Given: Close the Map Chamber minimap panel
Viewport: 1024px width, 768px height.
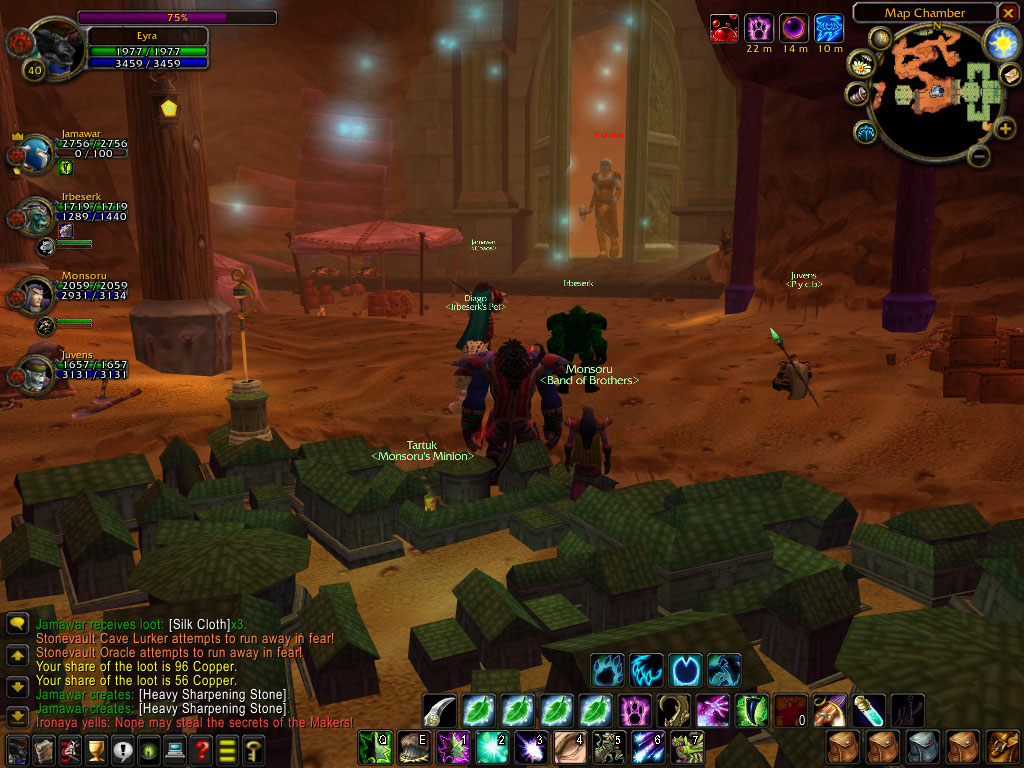Looking at the screenshot, I should pyautogui.click(x=1007, y=13).
